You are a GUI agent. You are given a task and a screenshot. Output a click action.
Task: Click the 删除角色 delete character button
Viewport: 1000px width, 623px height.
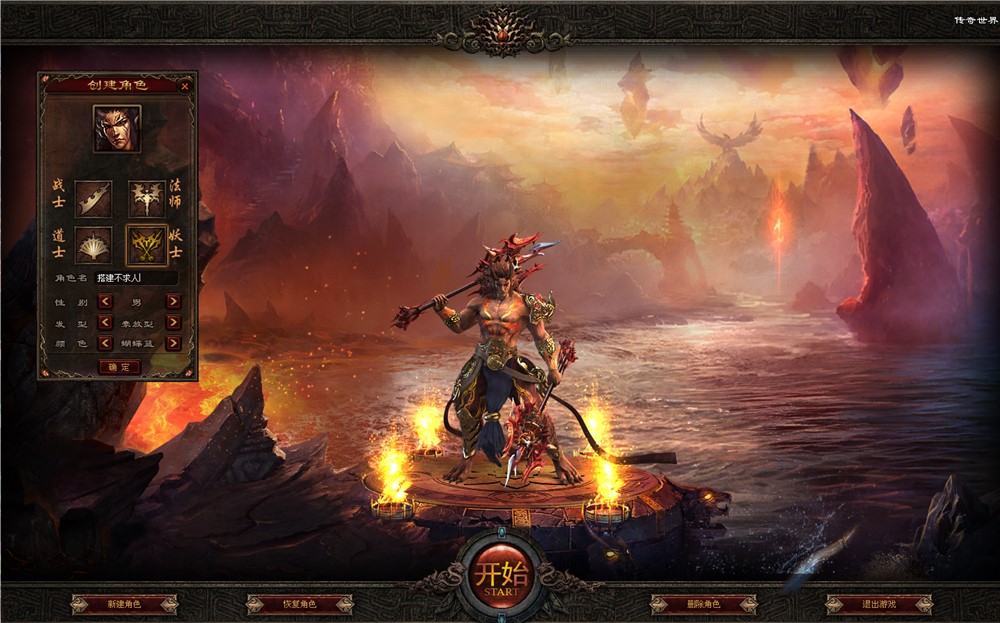click(x=703, y=604)
